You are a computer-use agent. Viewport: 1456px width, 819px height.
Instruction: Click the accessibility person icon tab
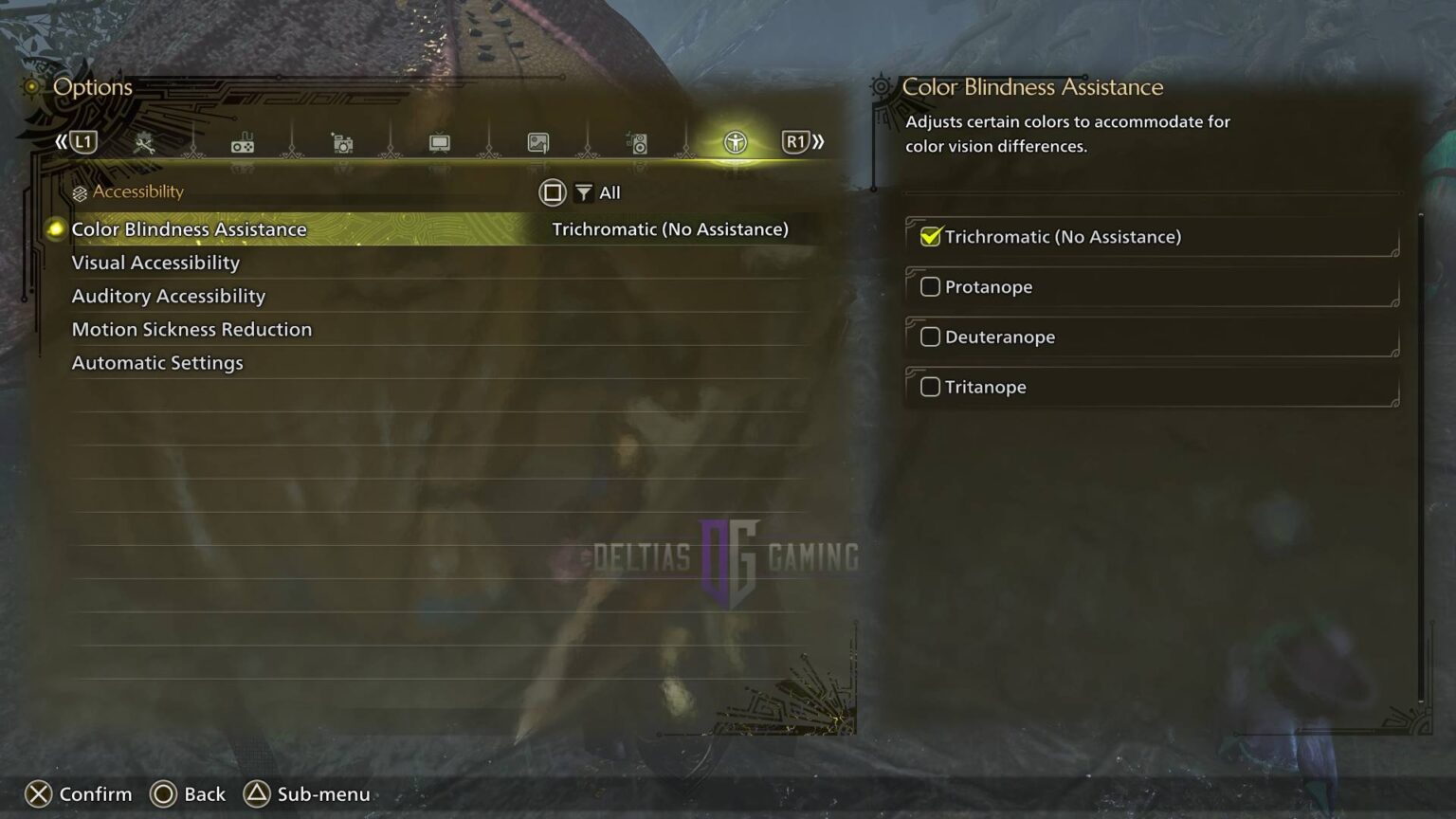coord(736,143)
